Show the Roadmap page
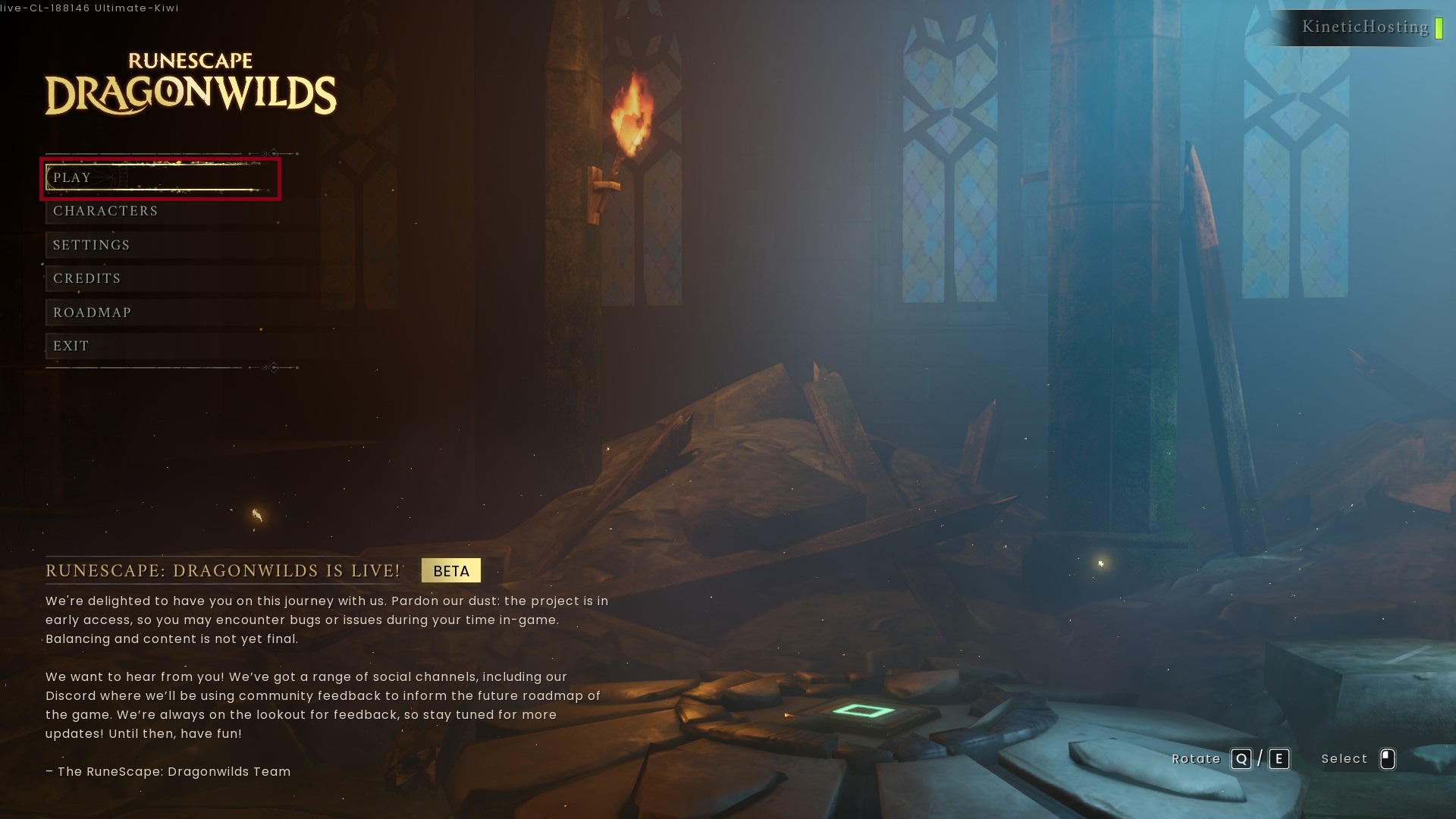The image size is (1456, 819). pyautogui.click(x=93, y=312)
